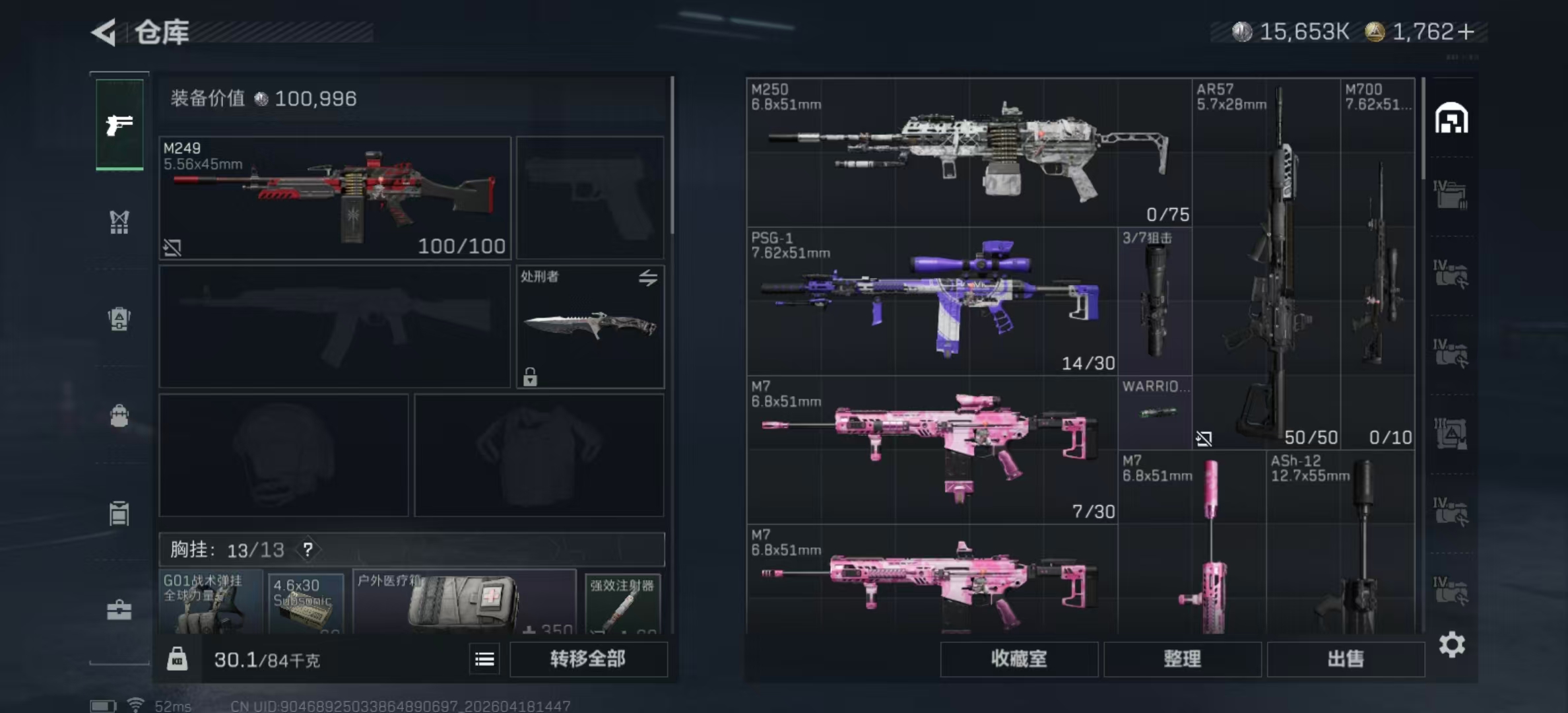Image resolution: width=1568 pixels, height=713 pixels.
Task: Open the briefcase category tab
Action: pos(119,610)
